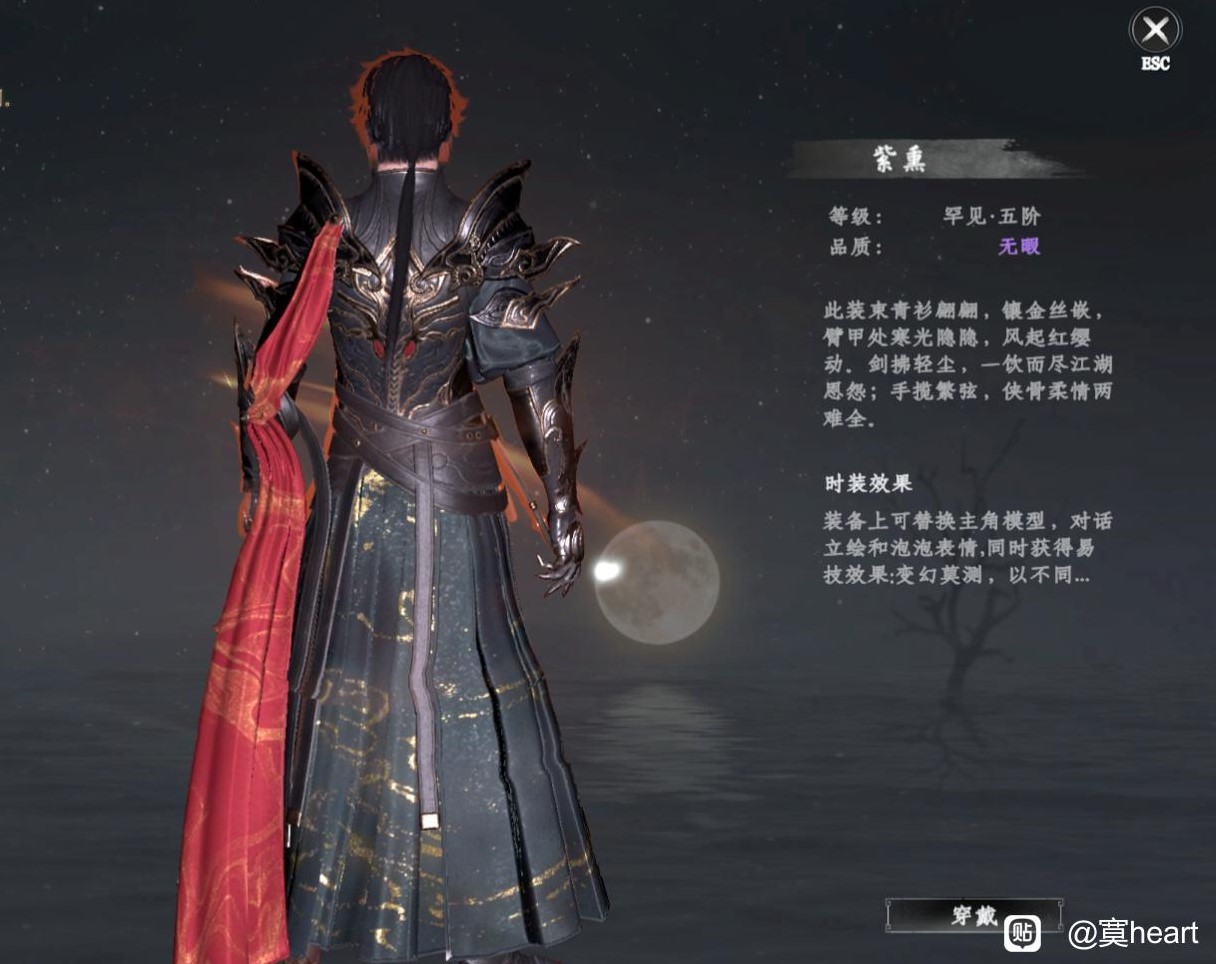Equip the outfit with the 穿戴 button
This screenshot has width=1216, height=964.
coord(972,915)
